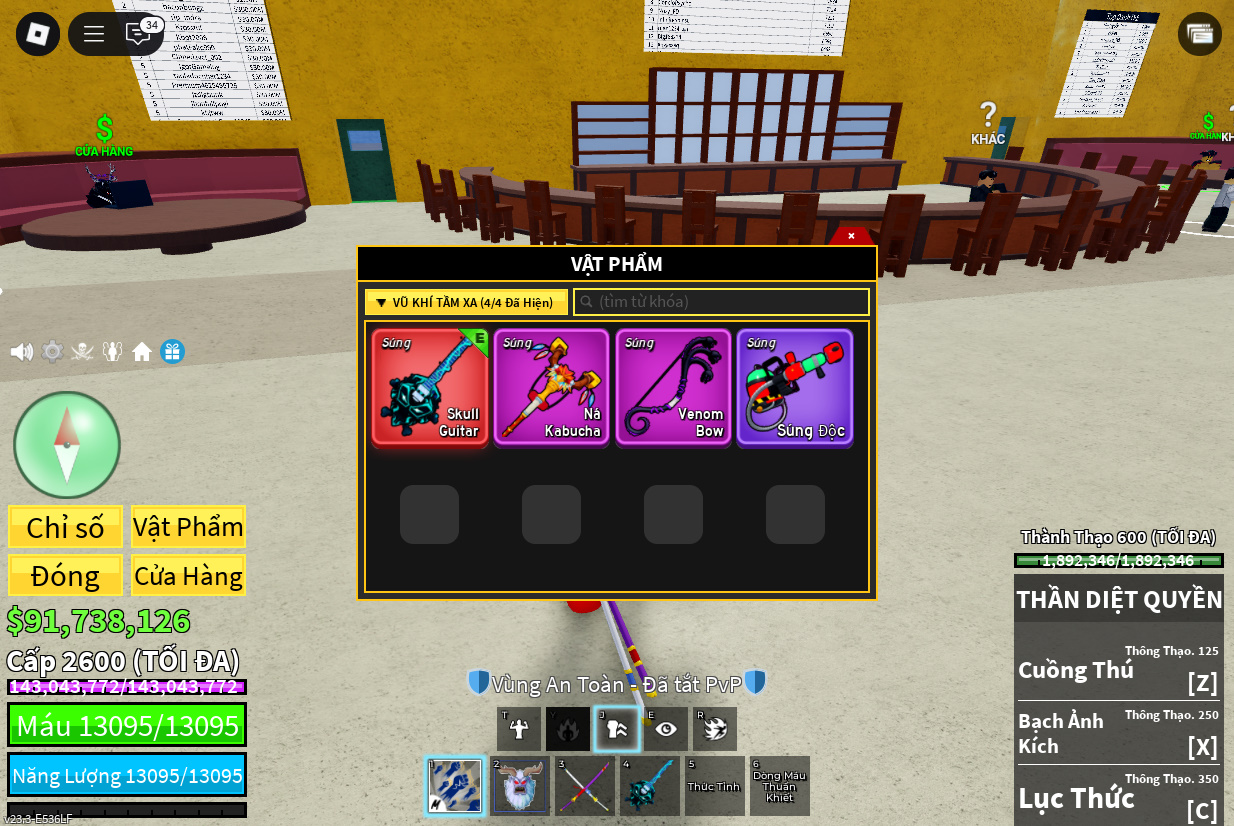Screen dimensions: 1234x826
Task: Click the Đóng button
Action: click(66, 576)
